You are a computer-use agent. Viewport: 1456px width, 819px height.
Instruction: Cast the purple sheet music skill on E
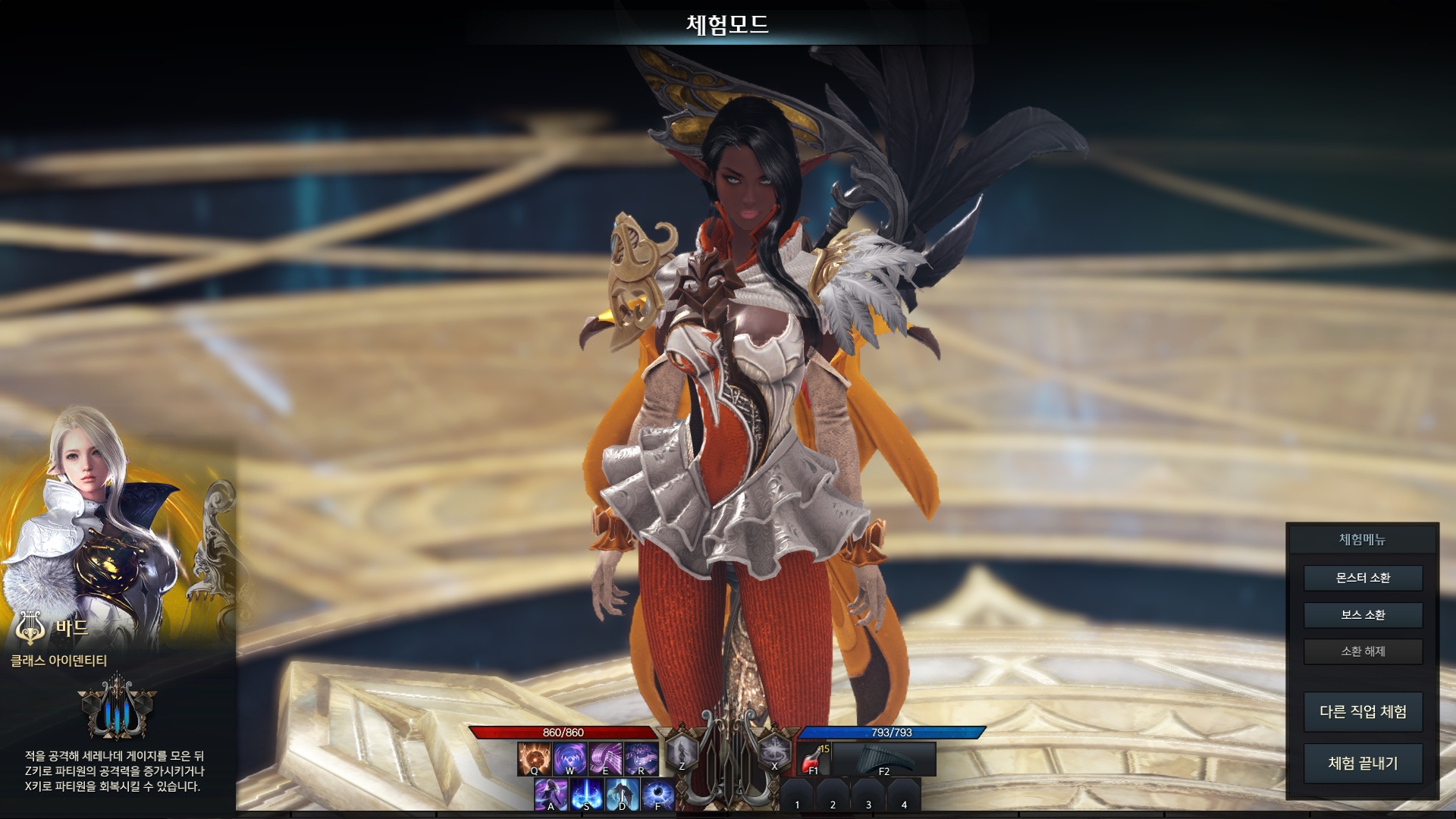pos(605,758)
